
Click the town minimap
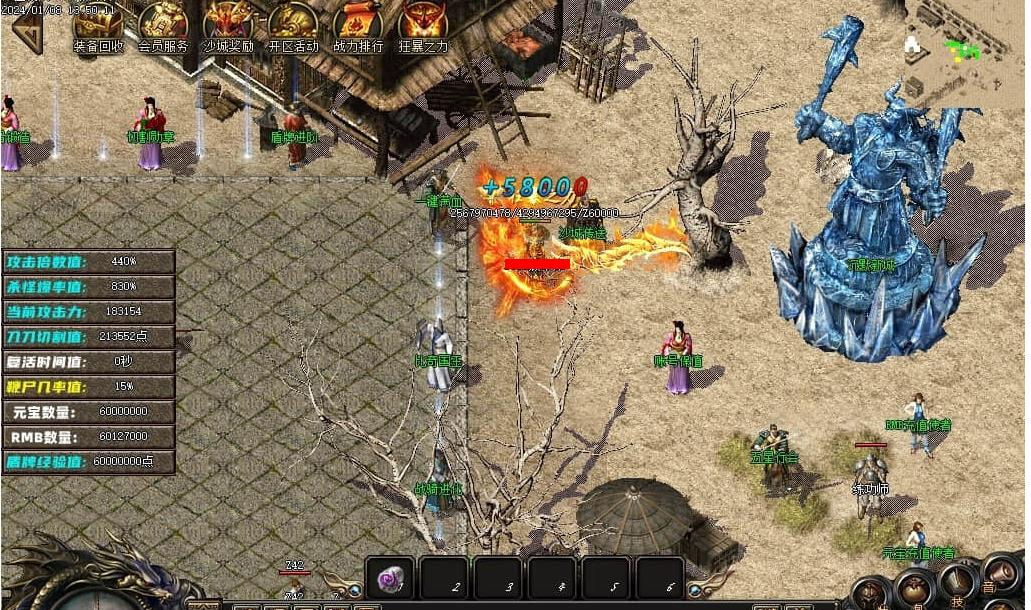(x=965, y=50)
